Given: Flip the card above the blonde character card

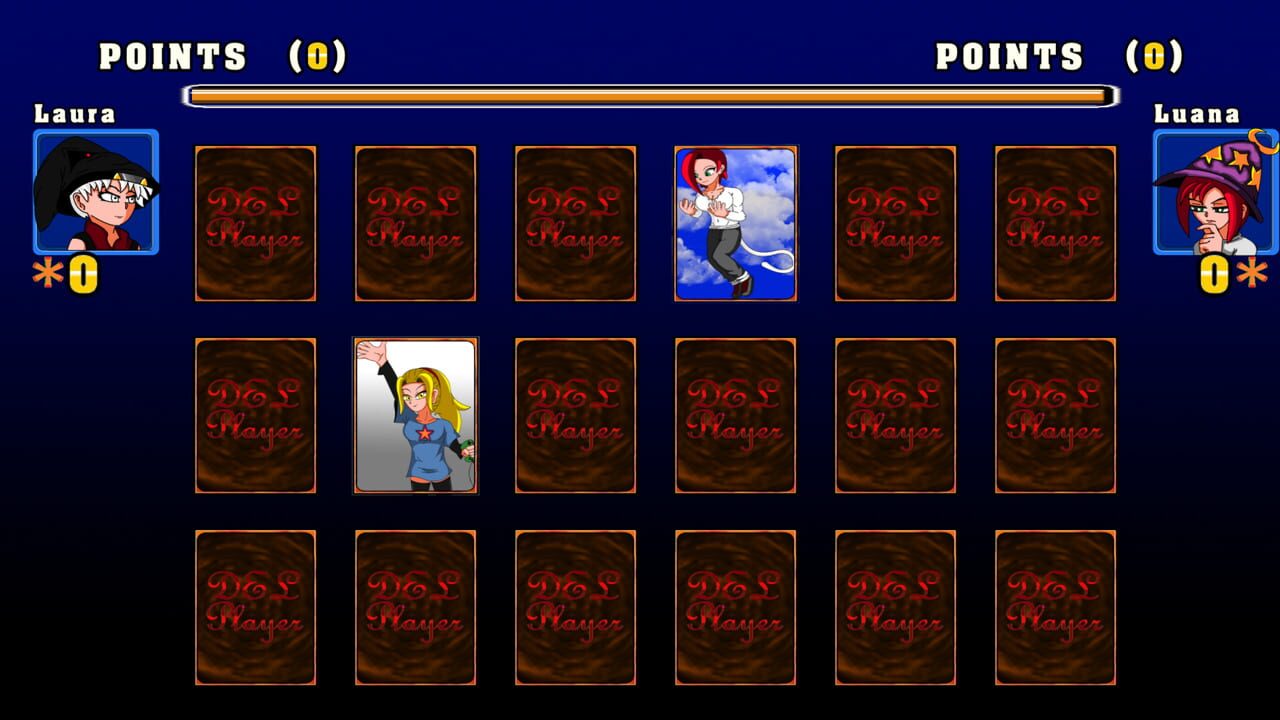Looking at the screenshot, I should coord(416,222).
